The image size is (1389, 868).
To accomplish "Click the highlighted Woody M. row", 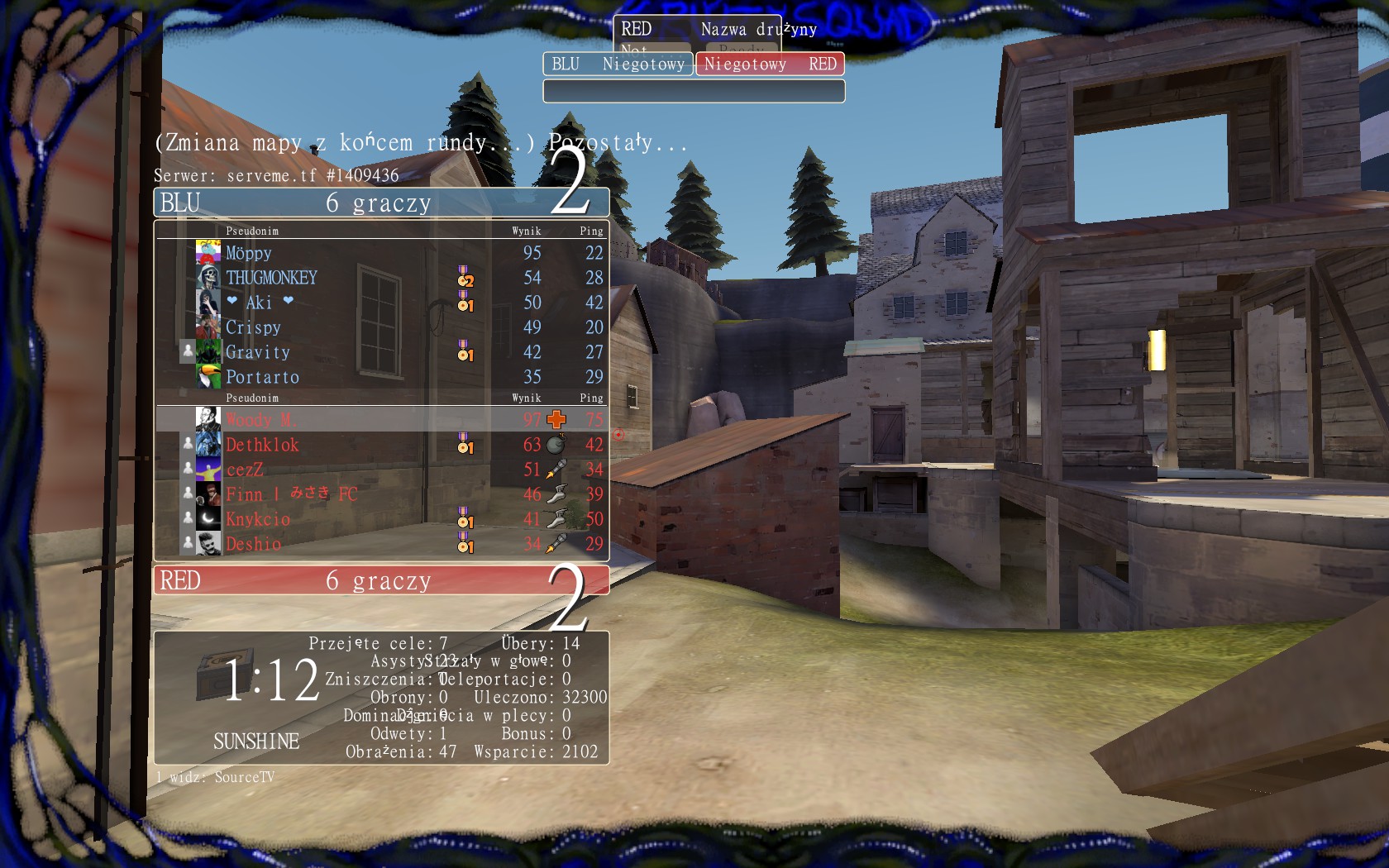I will (380, 419).
